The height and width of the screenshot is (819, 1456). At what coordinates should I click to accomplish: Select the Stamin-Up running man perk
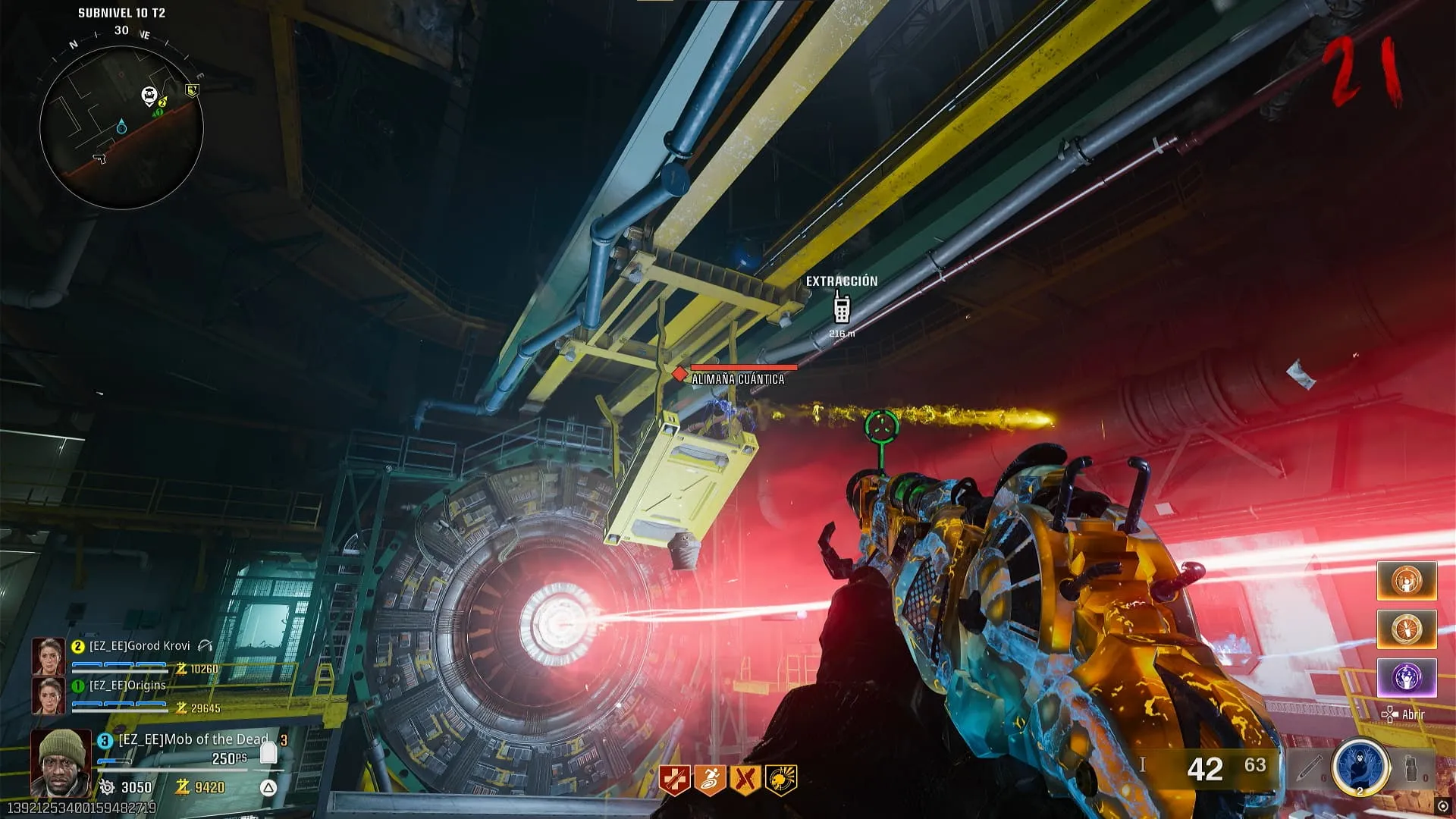(710, 780)
